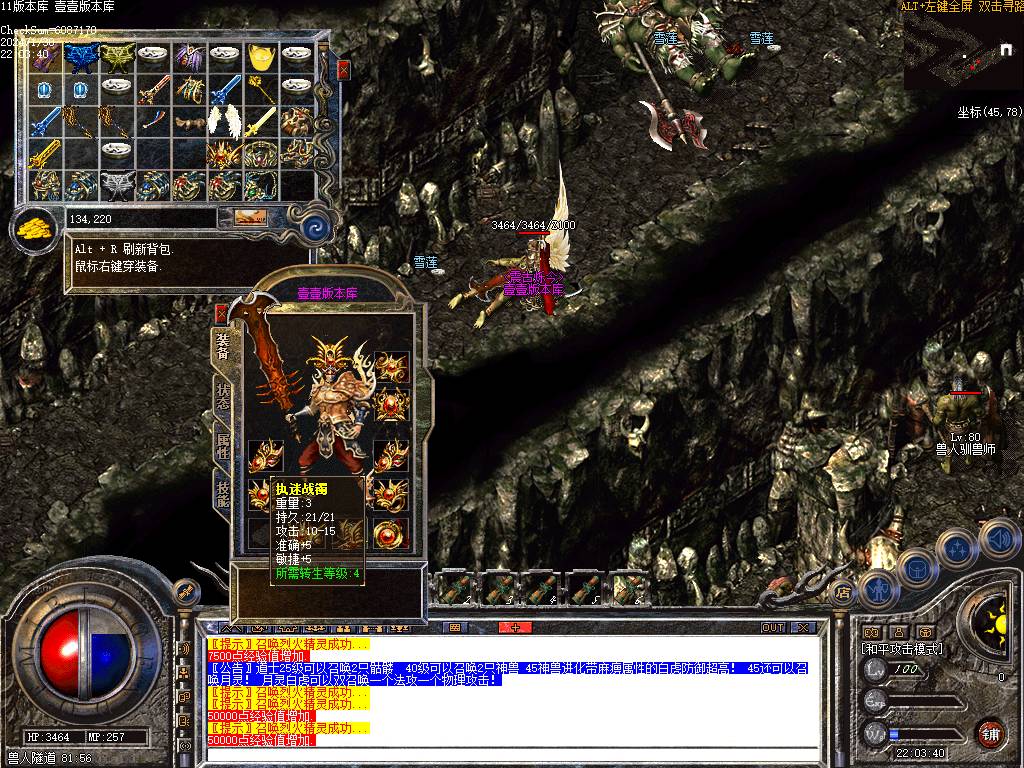The width and height of the screenshot is (1024, 768).
Task: Select the gold ingot in the bag
Action: coord(263,57)
